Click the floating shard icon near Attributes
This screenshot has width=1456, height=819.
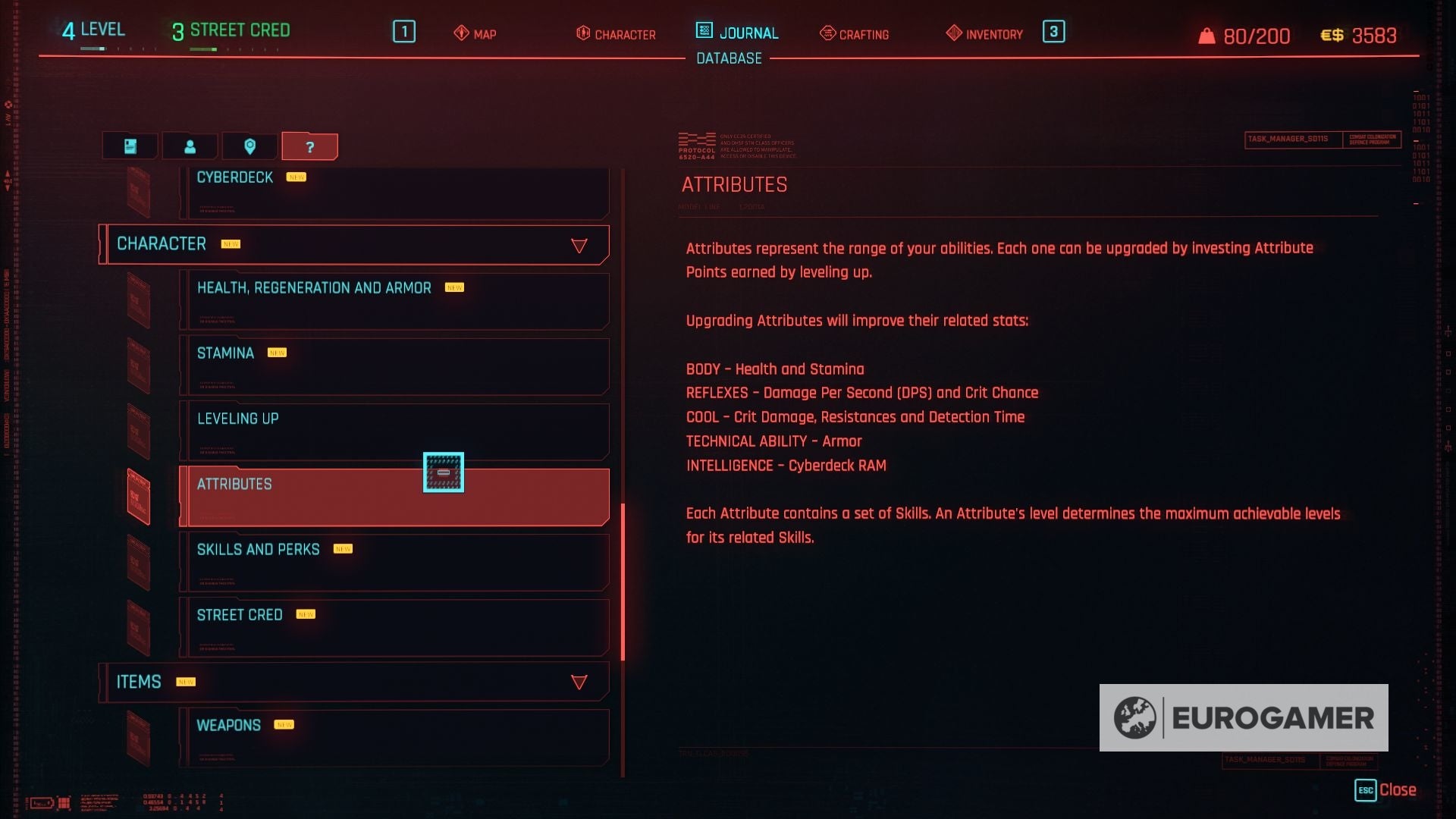(443, 472)
